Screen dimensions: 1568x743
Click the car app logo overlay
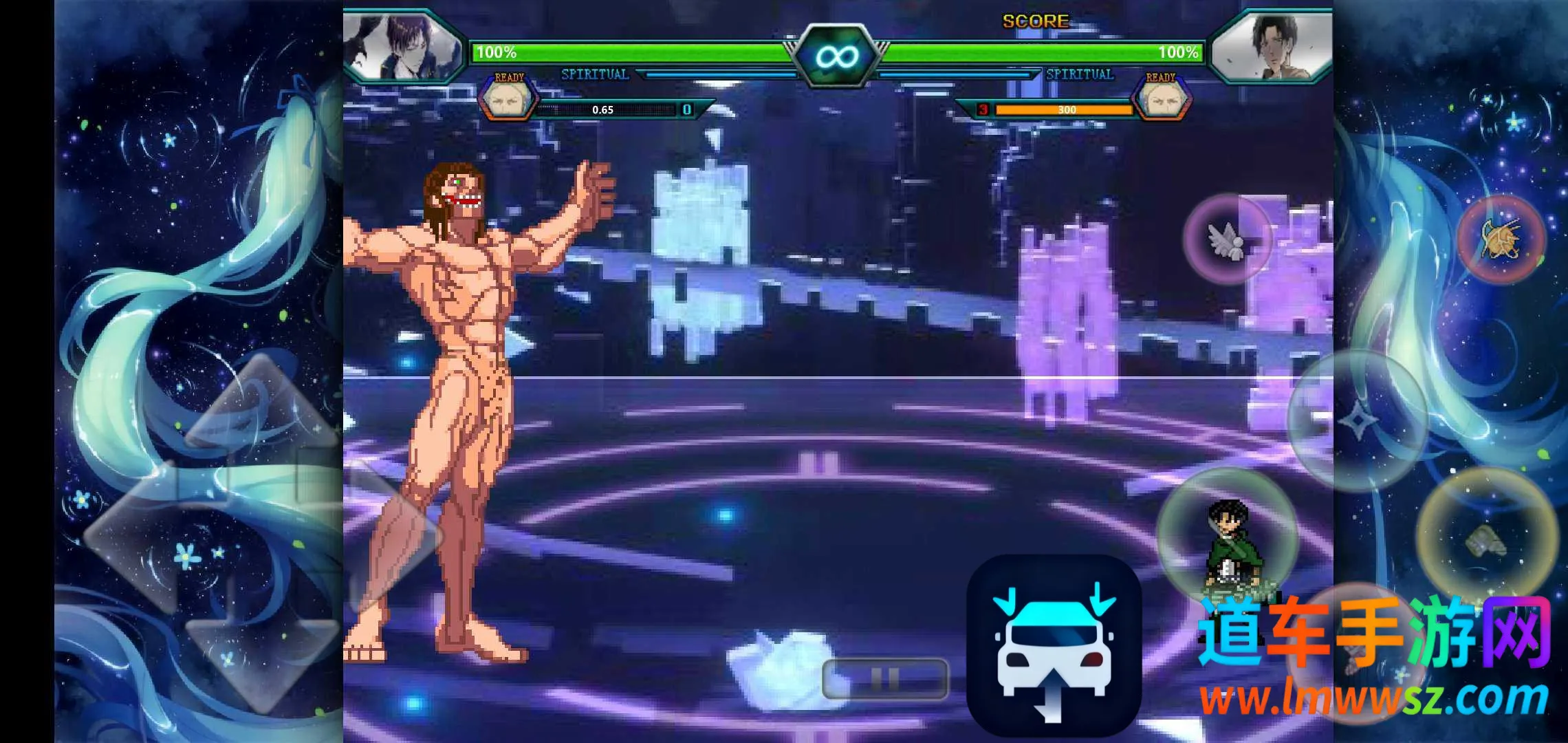(1054, 645)
